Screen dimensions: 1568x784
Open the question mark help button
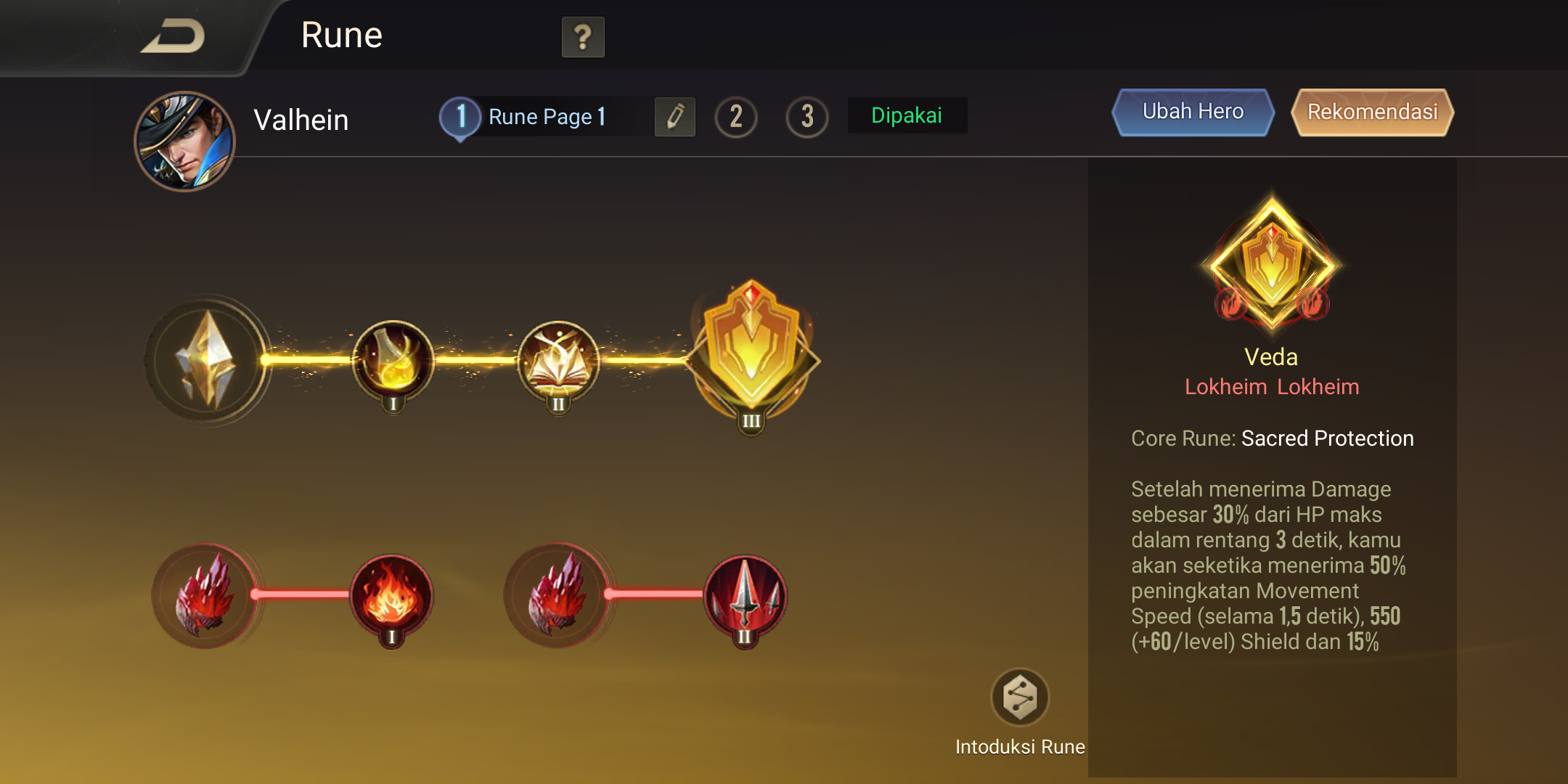(583, 37)
